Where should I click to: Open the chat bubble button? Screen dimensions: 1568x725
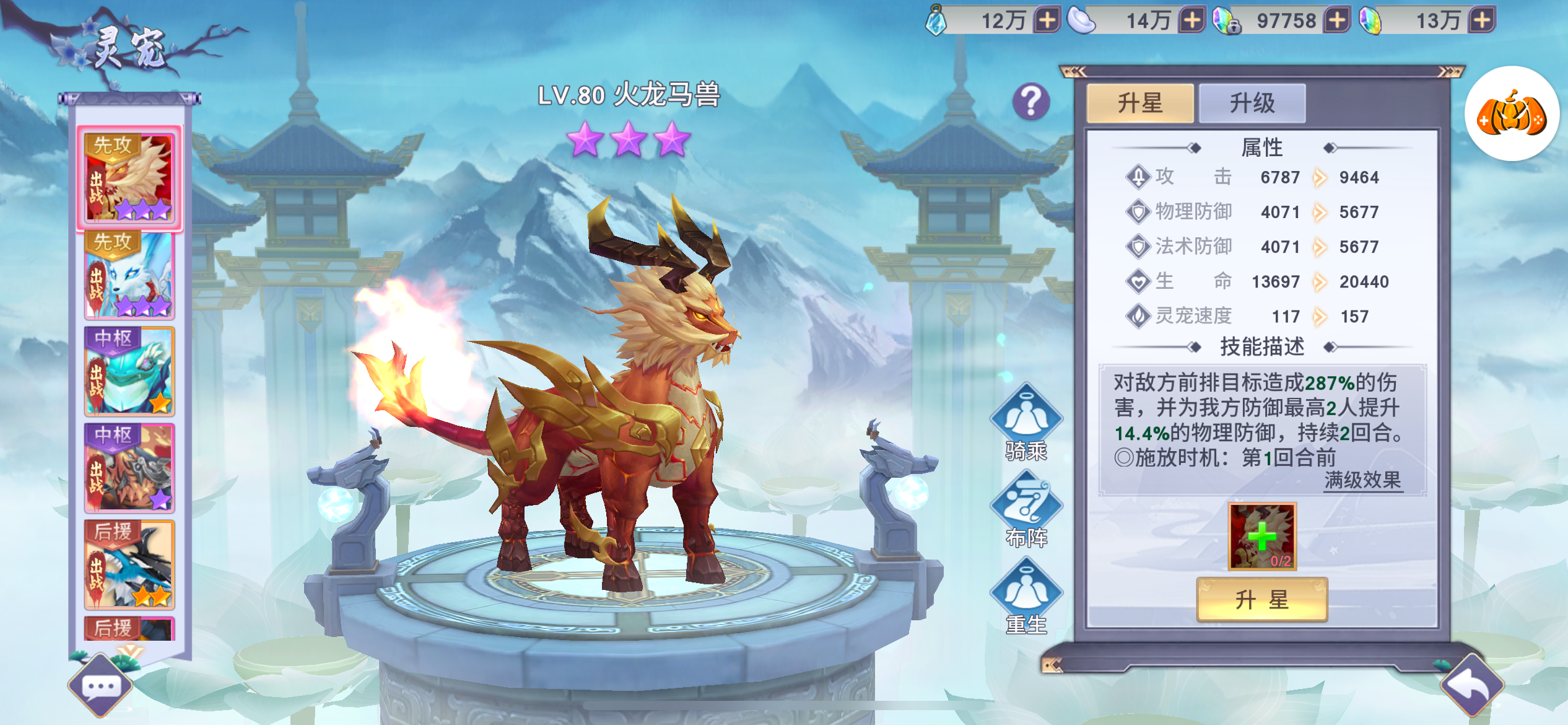100,687
